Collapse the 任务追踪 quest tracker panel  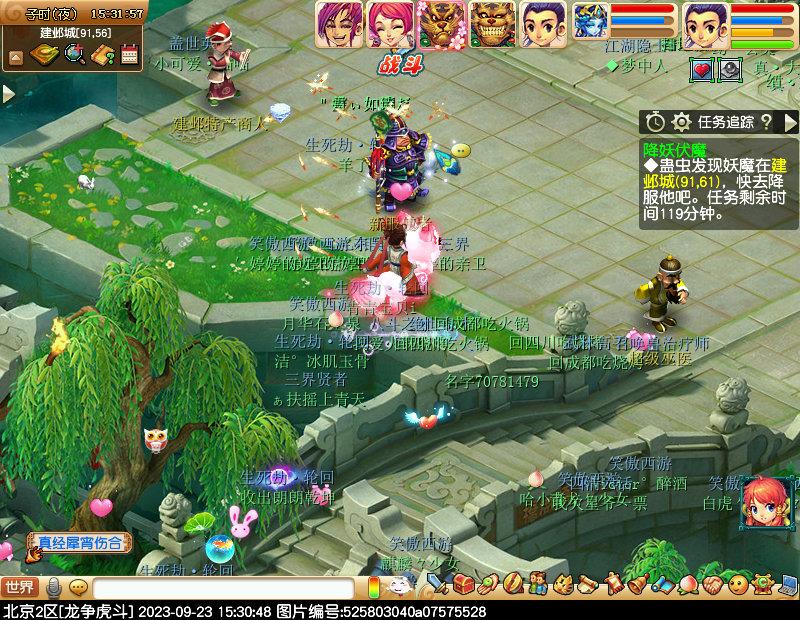790,122
